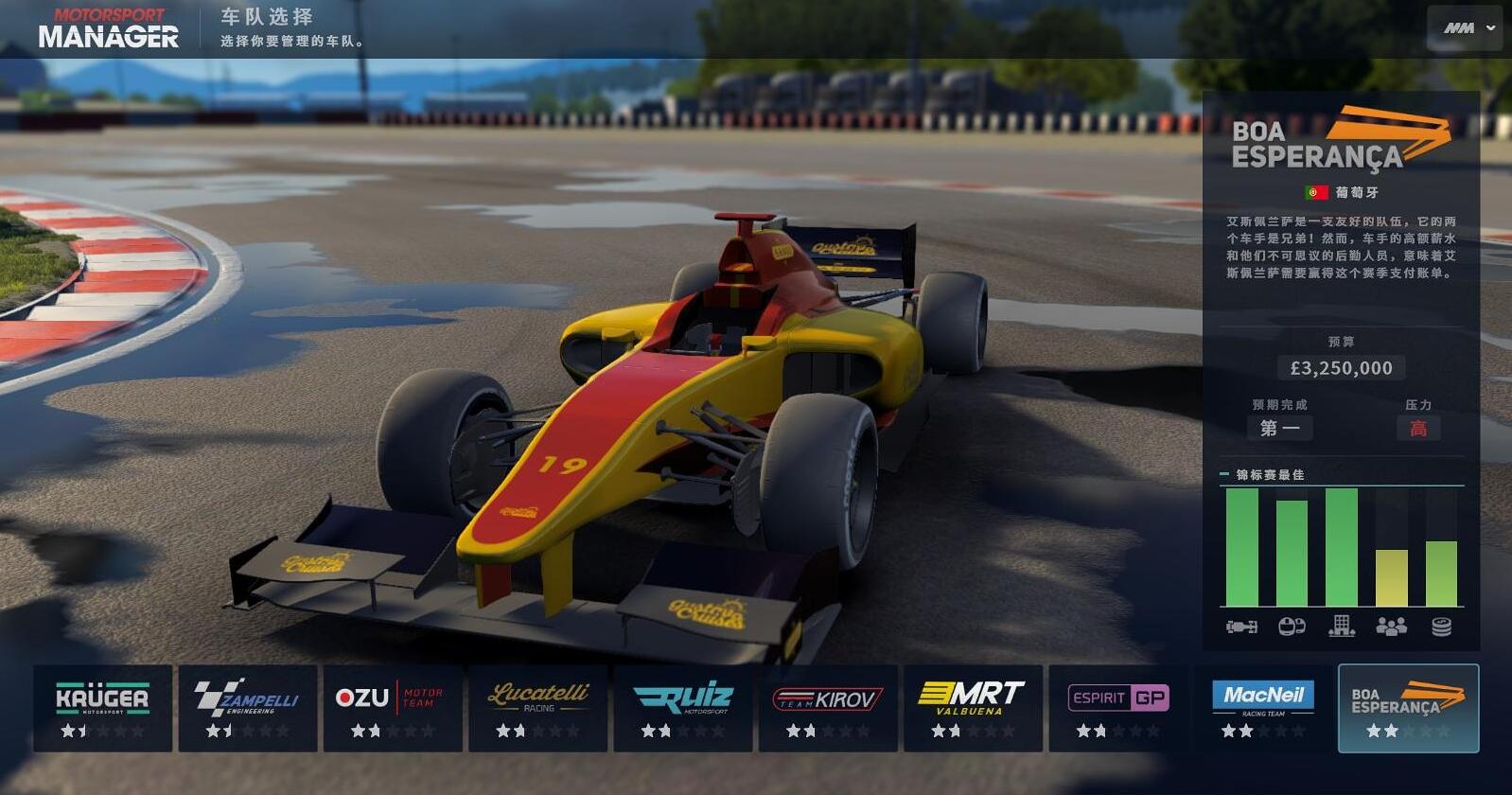Click the car performance icon under the chart
The image size is (1512, 795).
tap(1240, 625)
